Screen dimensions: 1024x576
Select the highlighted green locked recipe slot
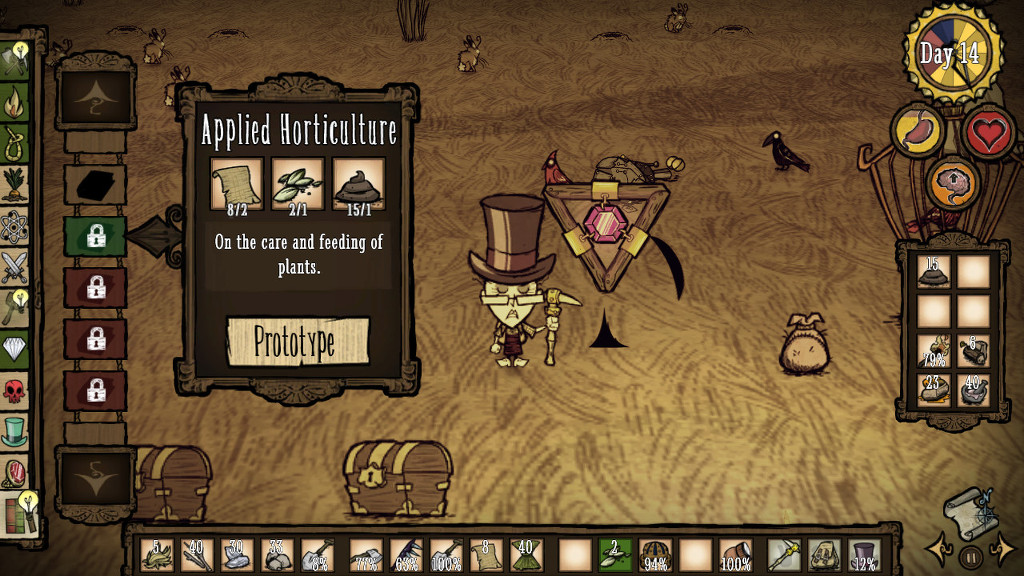(95, 237)
